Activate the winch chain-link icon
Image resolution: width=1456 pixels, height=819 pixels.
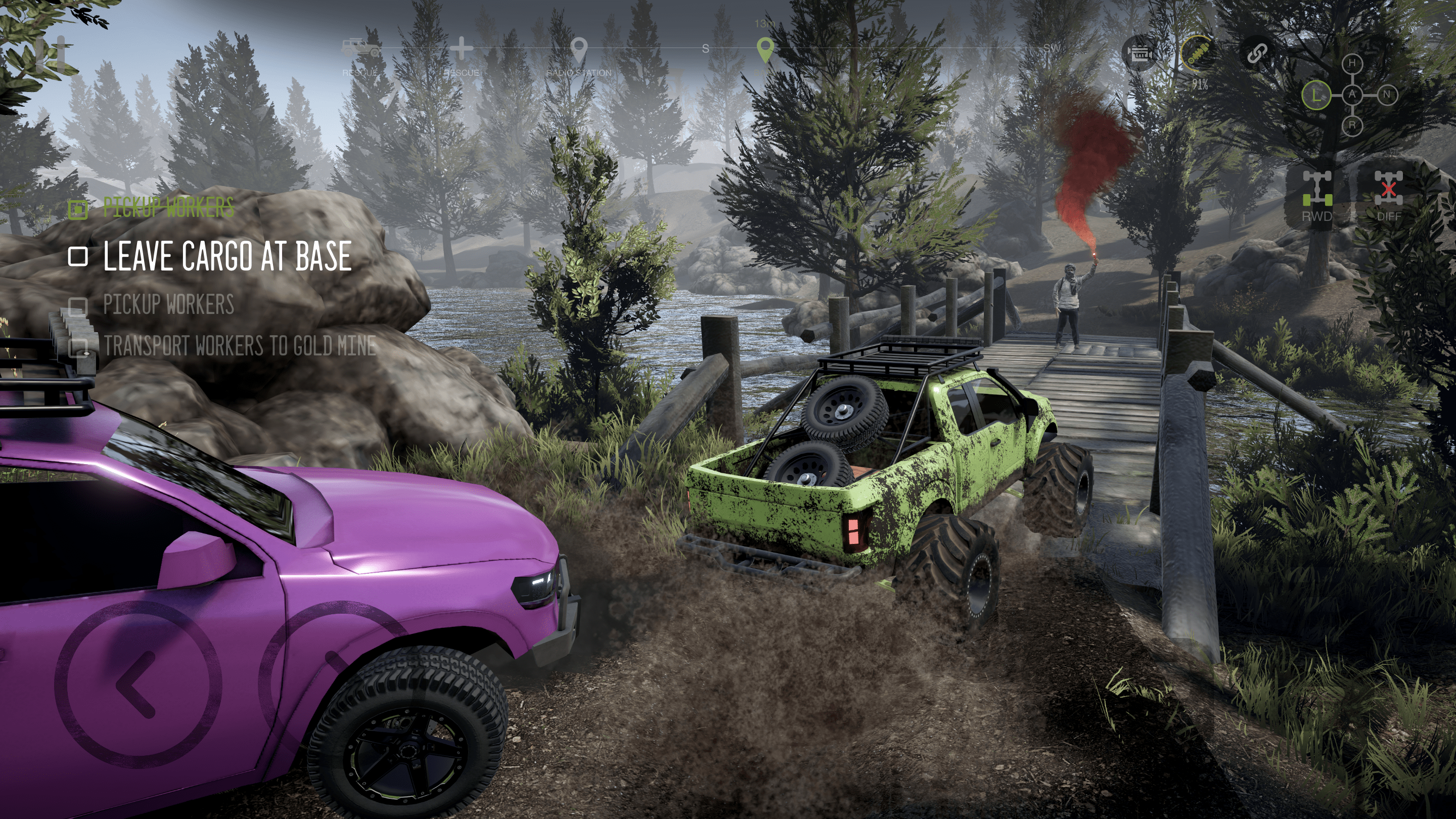1256,54
